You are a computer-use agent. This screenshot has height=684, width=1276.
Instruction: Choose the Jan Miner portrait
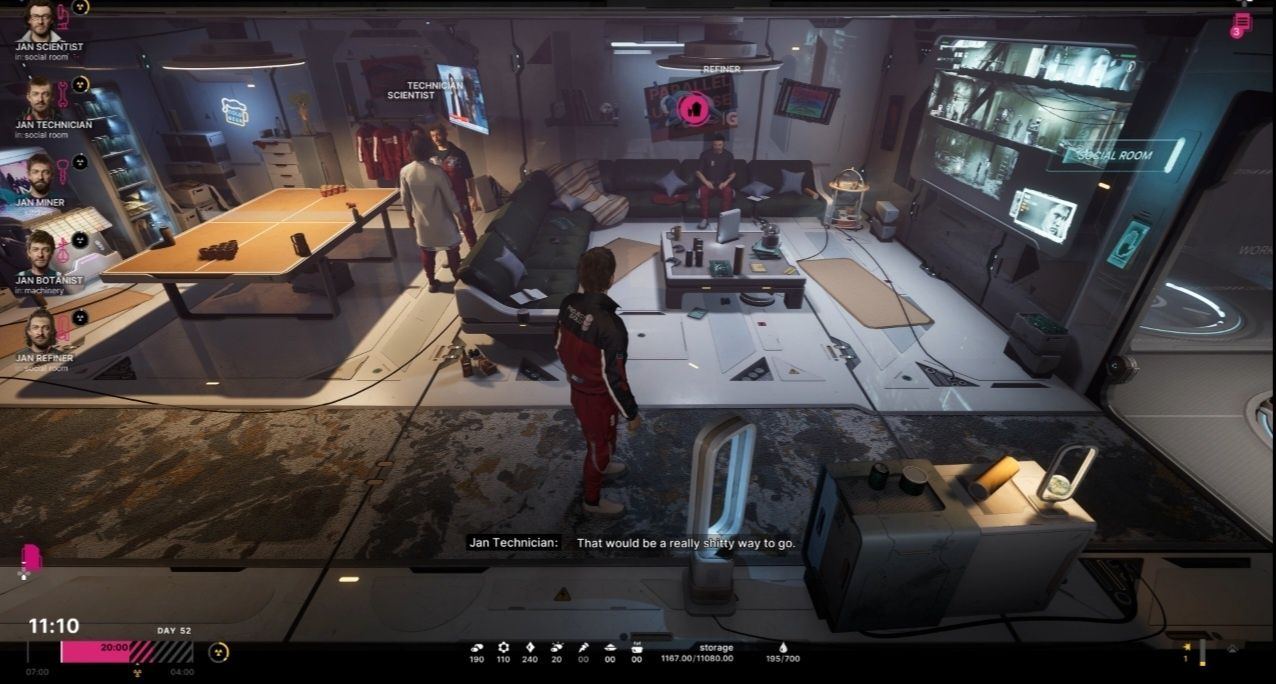(x=39, y=176)
